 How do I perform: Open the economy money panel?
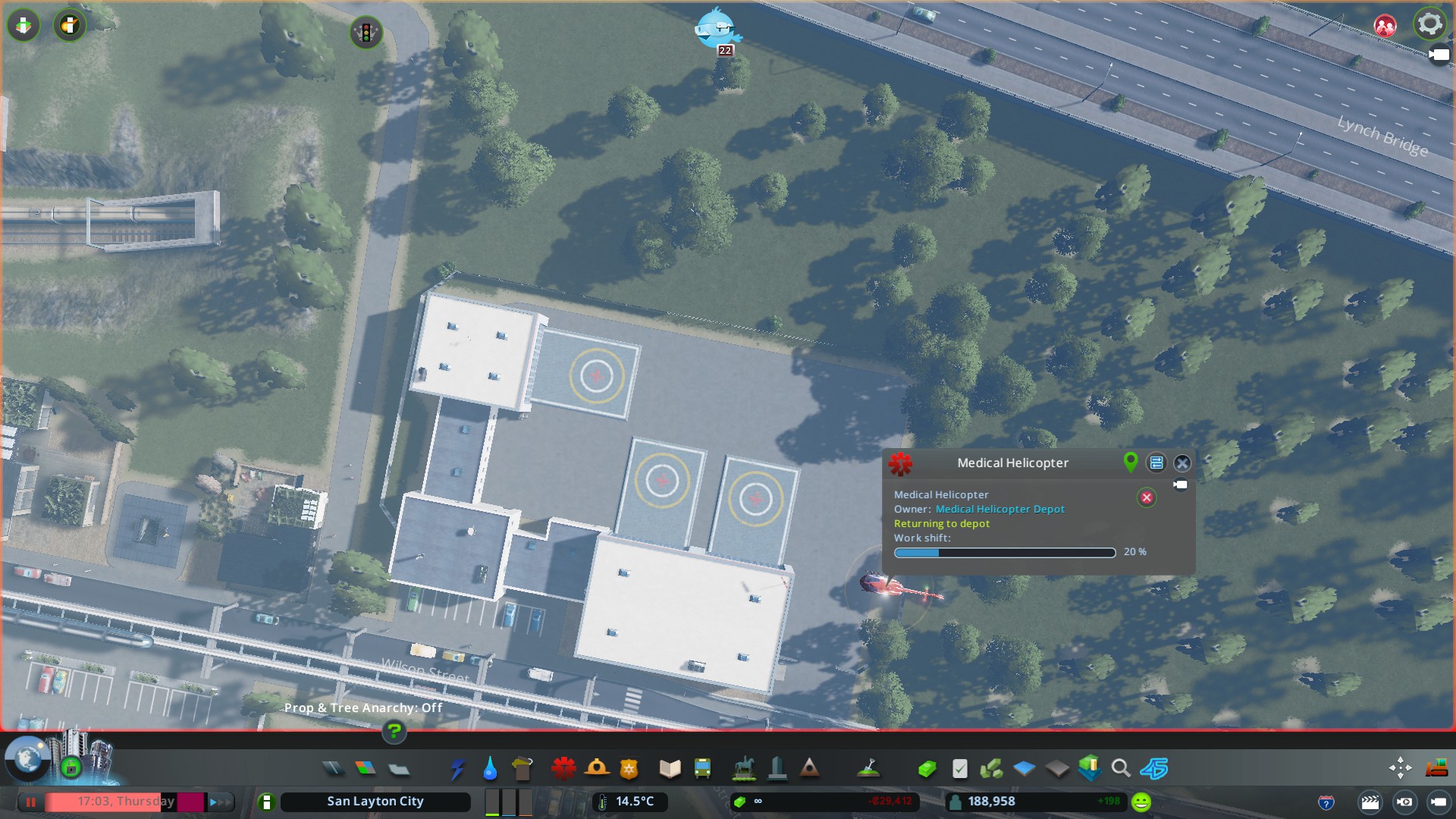927,769
